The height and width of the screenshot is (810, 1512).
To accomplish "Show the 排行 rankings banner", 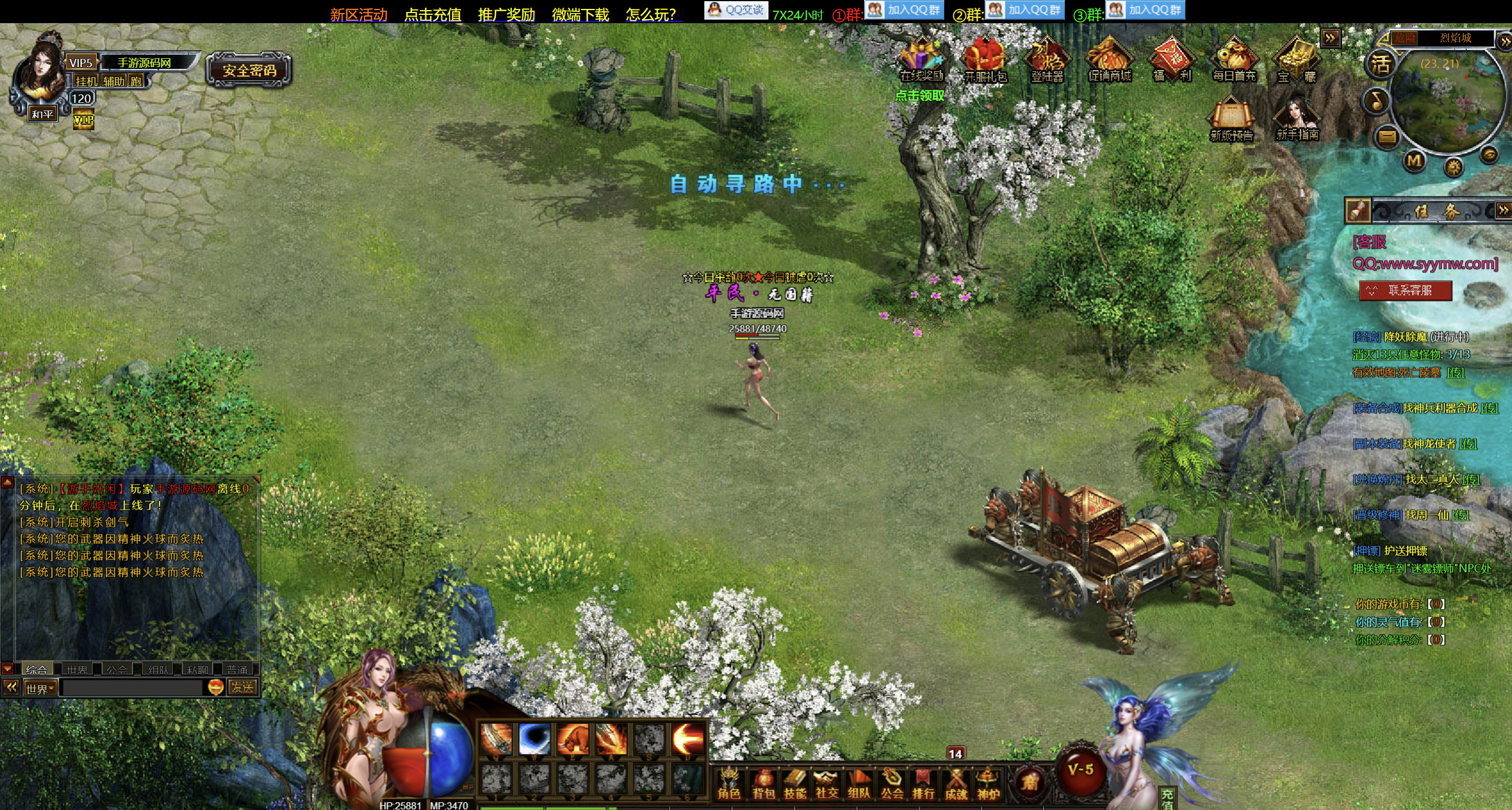I will [x=923, y=783].
